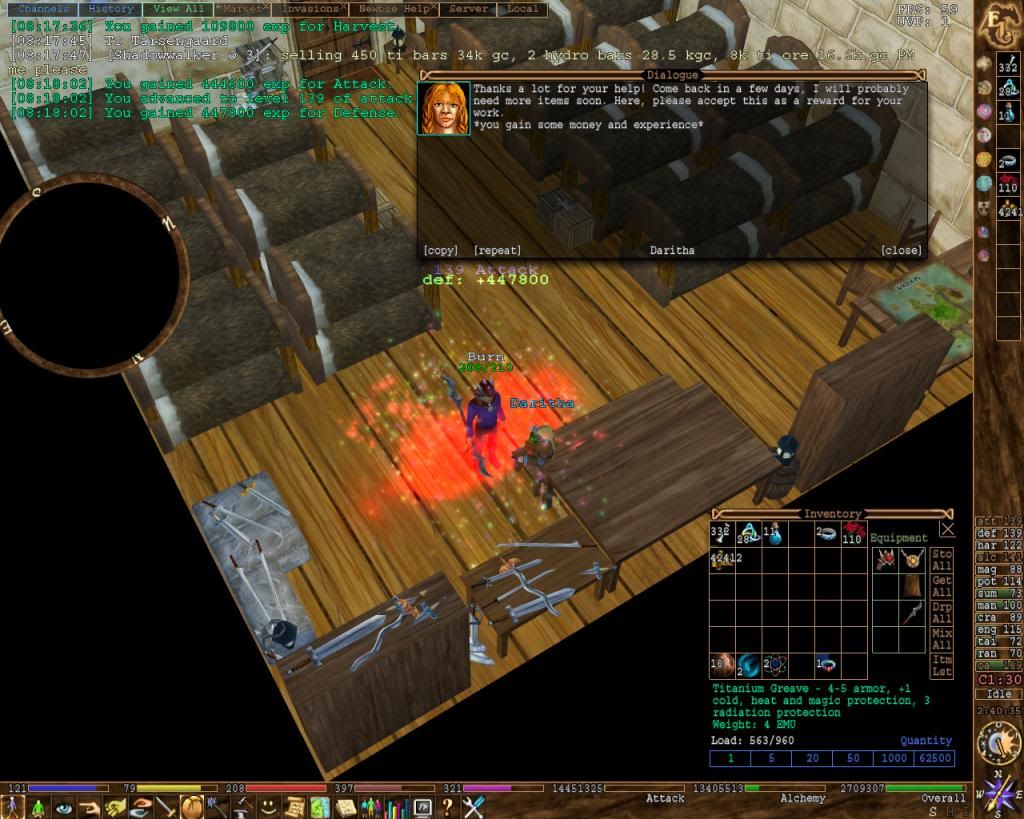Click the Sto All button
Screen dimensions: 1024x819
click(x=941, y=559)
